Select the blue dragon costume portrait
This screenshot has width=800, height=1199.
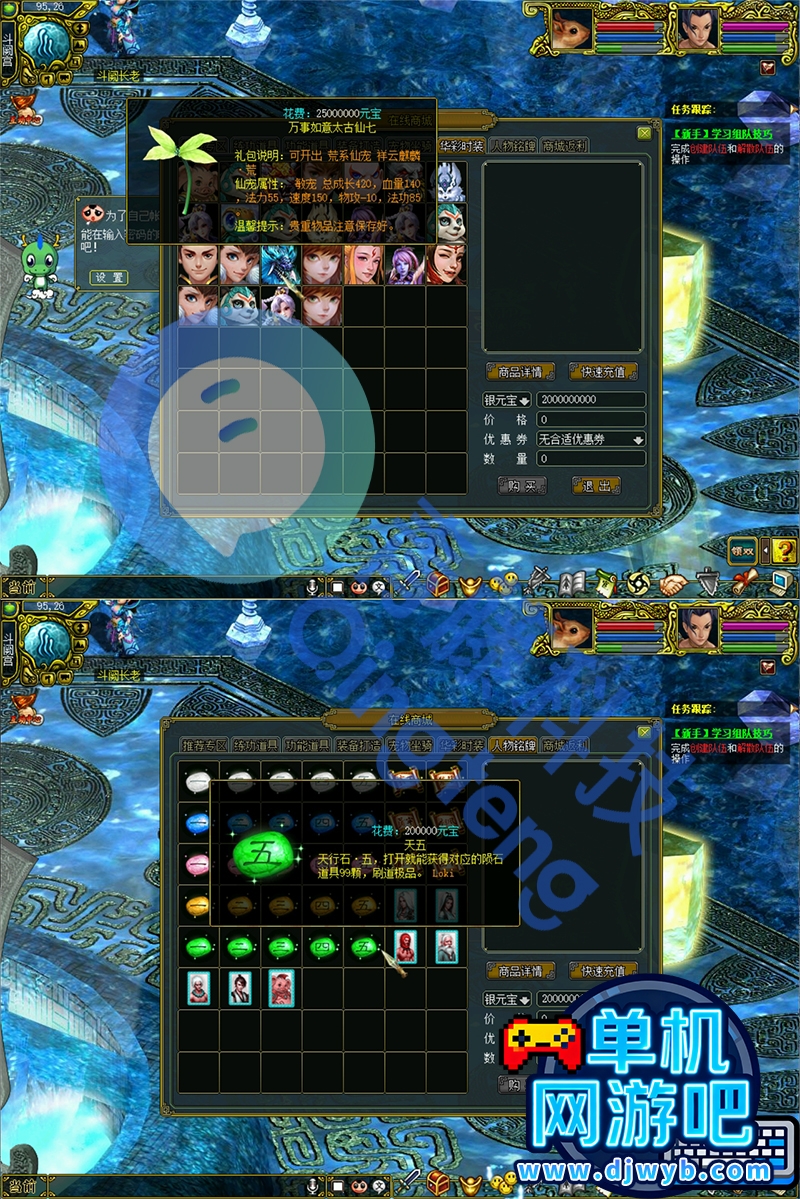point(281,265)
